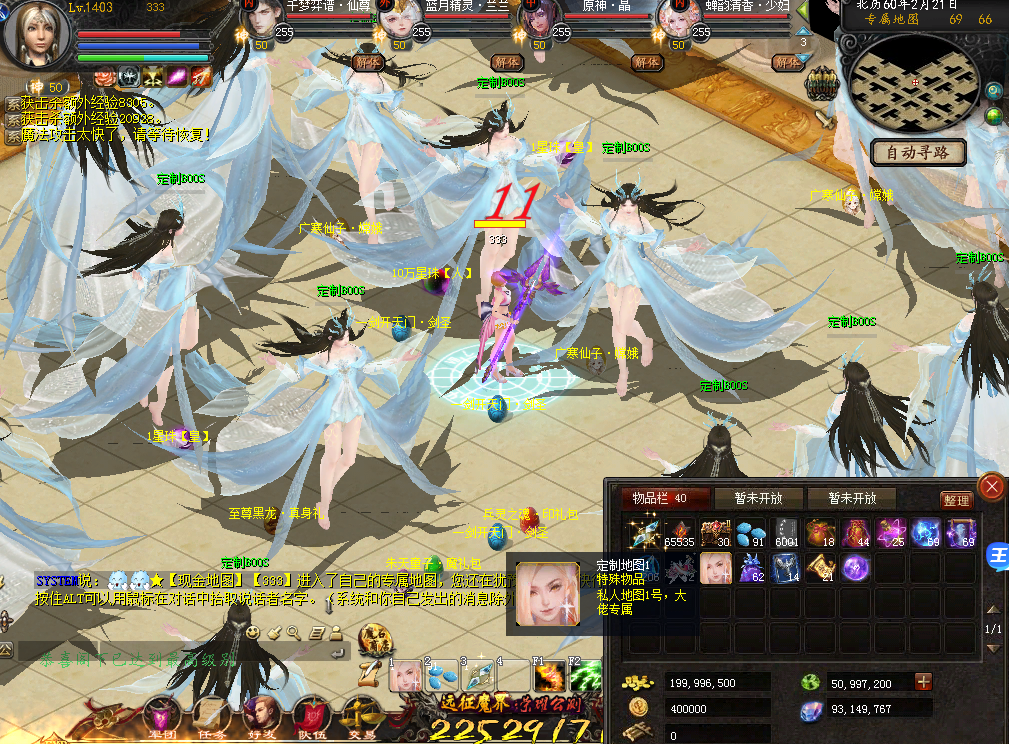Click the chat input field
Screen dimensions: 1009x744
point(180,658)
